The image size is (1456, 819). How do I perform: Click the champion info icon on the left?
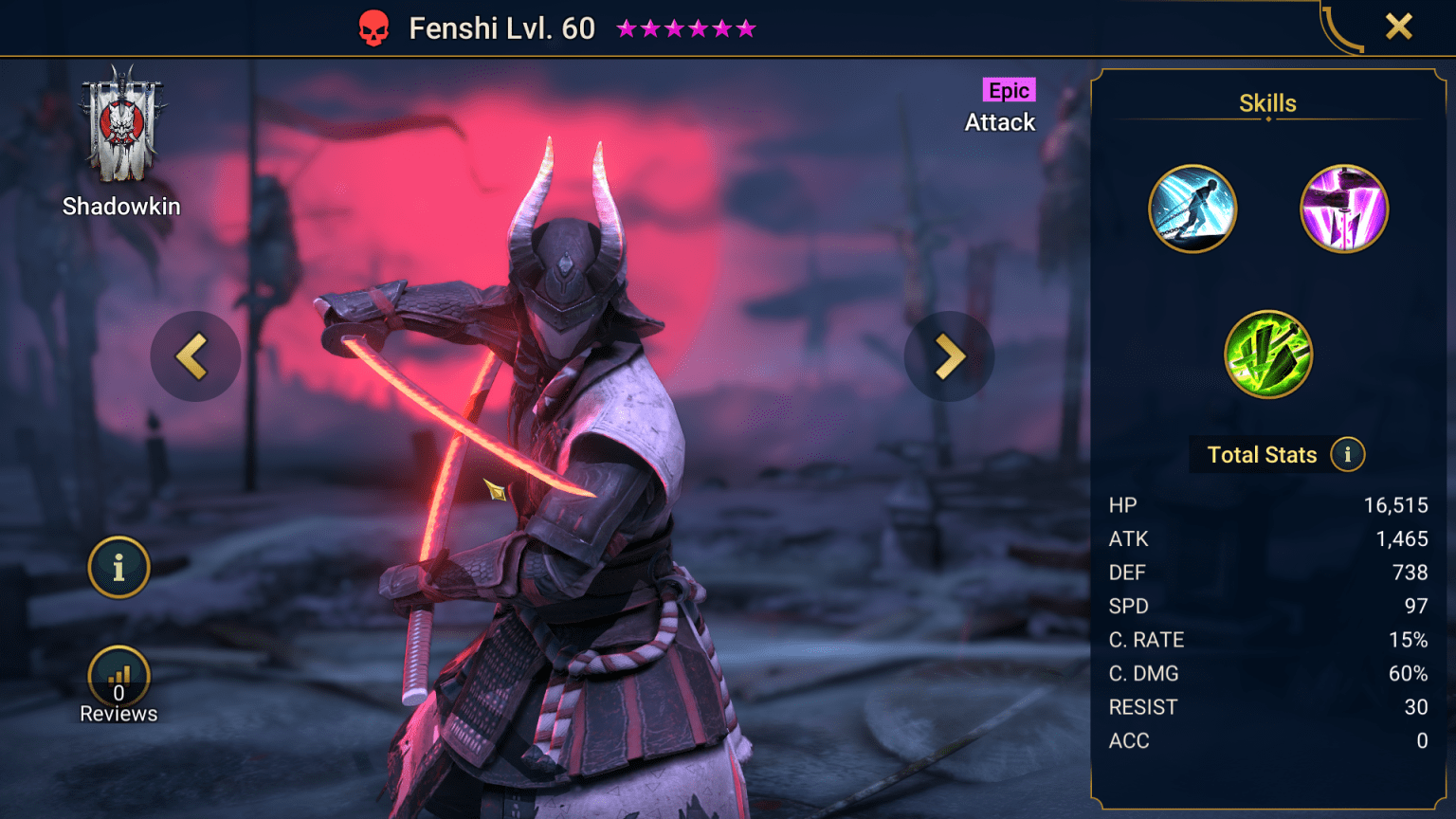click(x=118, y=567)
